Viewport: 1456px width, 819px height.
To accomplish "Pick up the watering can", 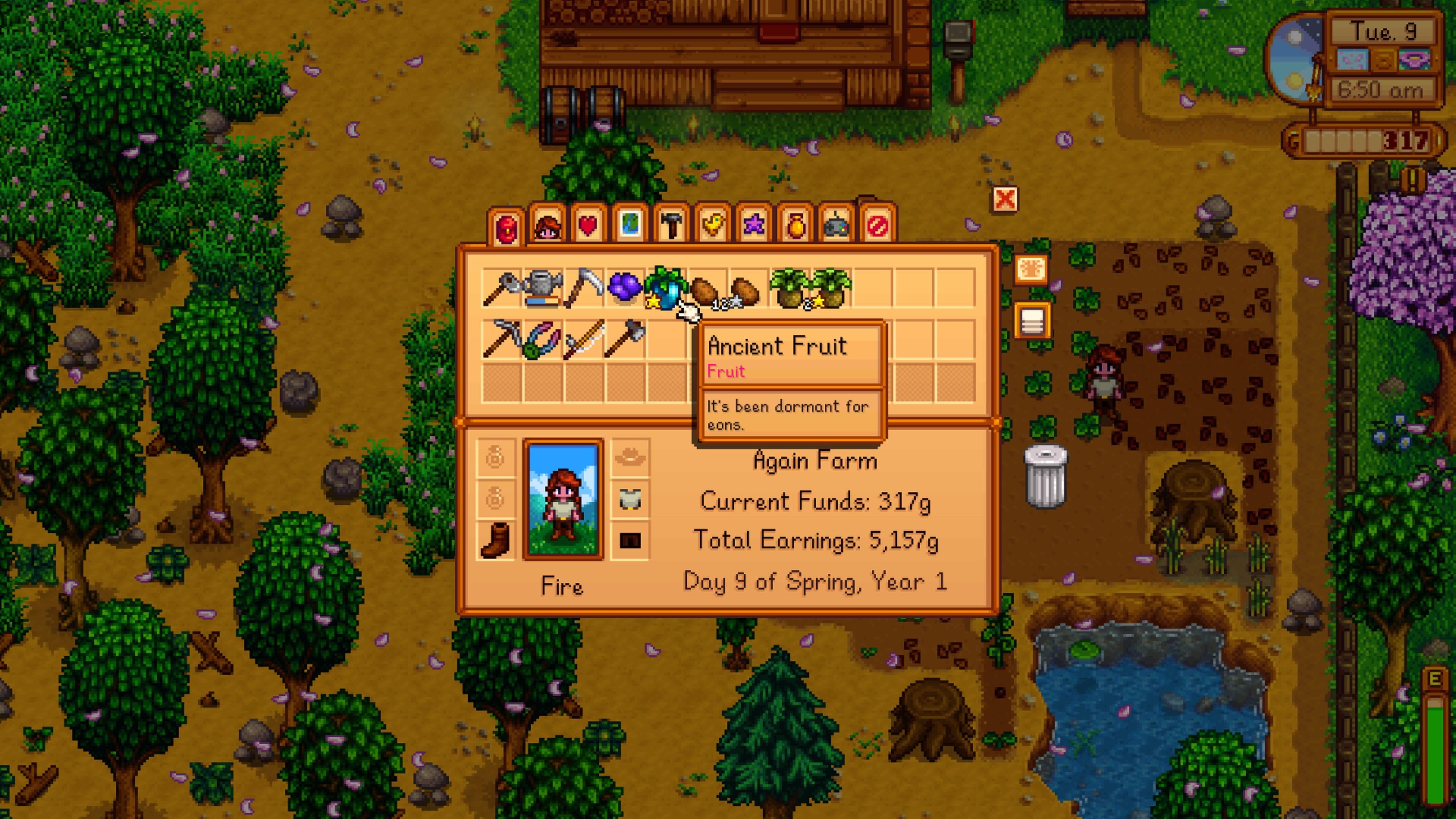I will pos(543,288).
